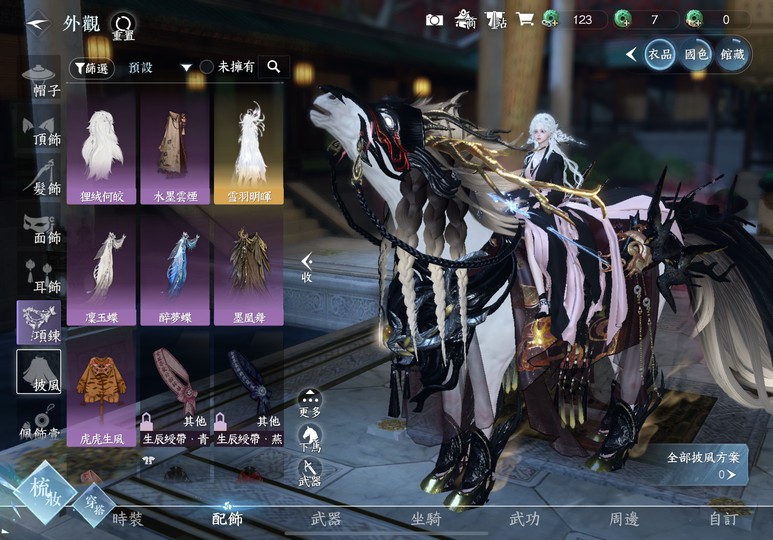The width and height of the screenshot is (773, 540).
Task: Open the magnifier search
Action: coord(273,67)
